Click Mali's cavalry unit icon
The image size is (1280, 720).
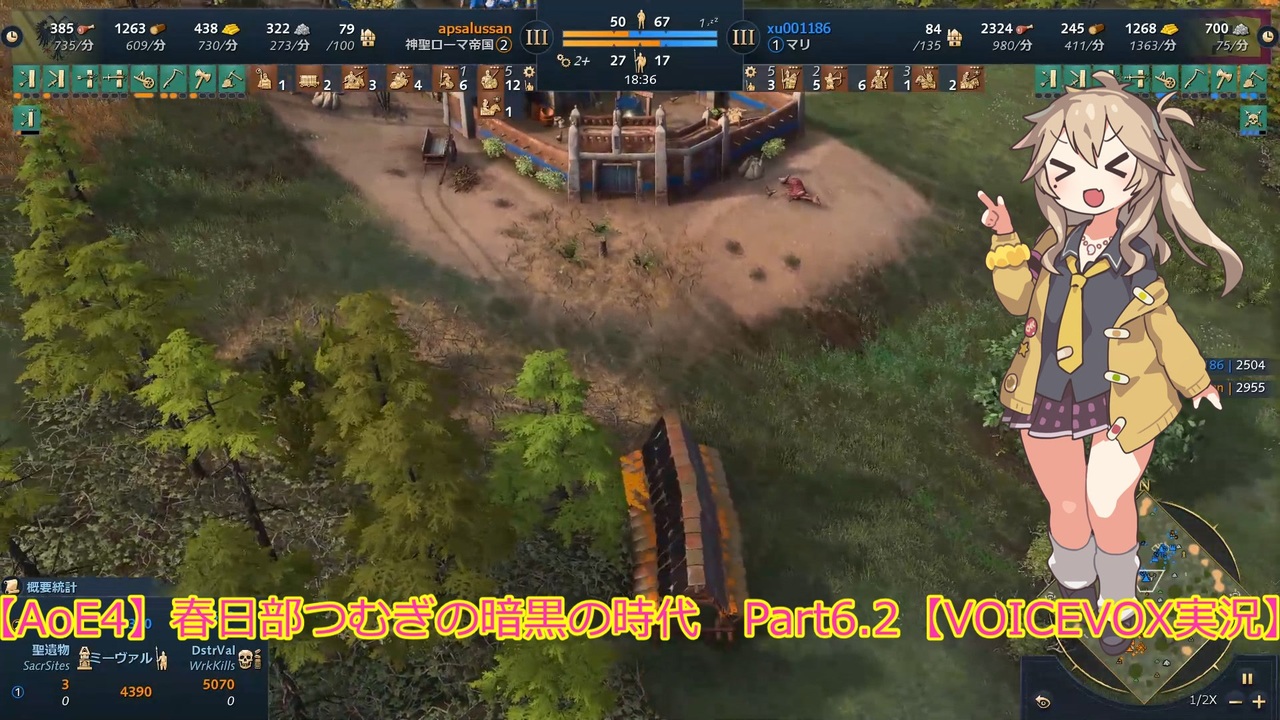(x=926, y=79)
